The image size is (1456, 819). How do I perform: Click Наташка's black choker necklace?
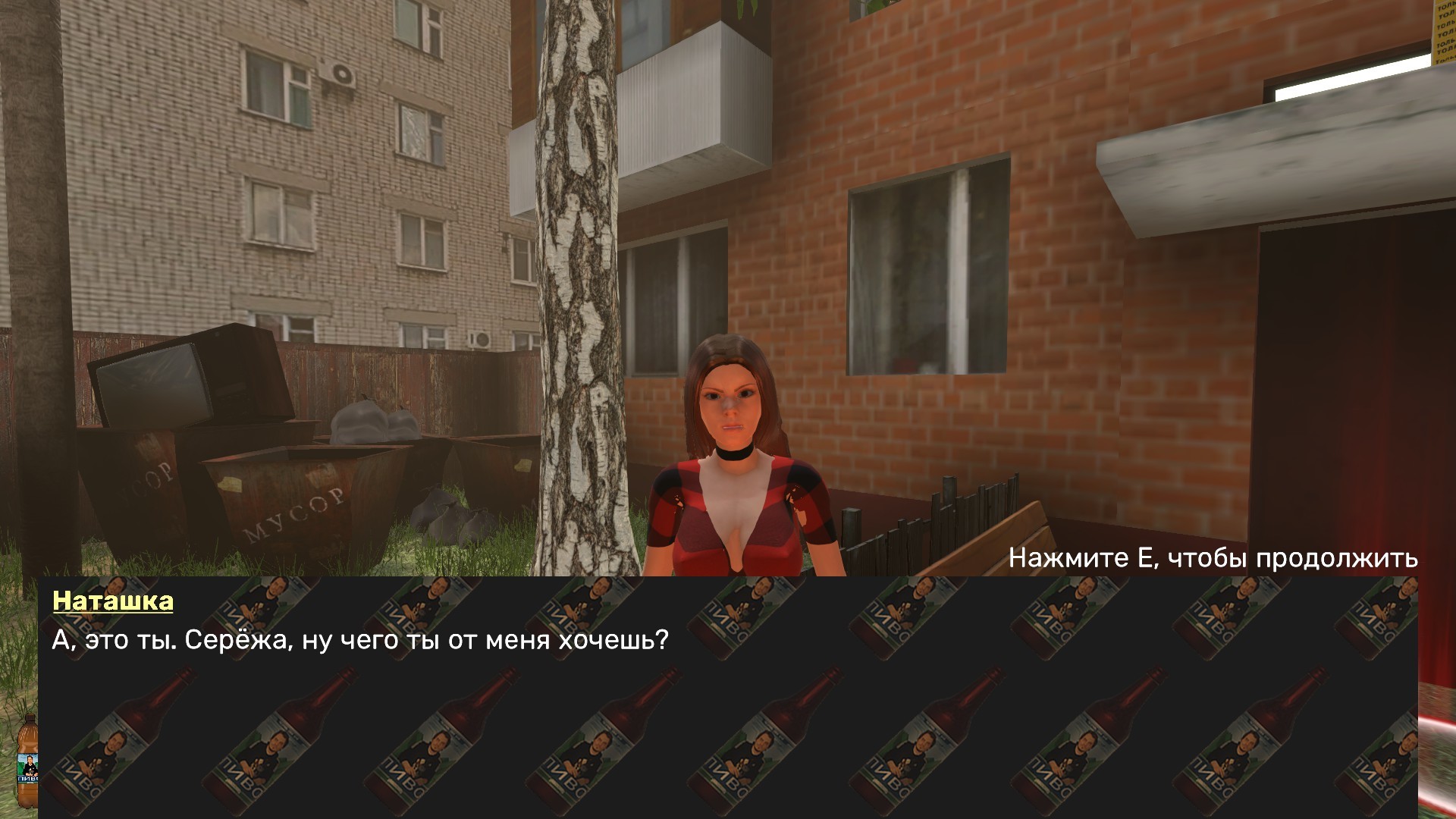[x=734, y=455]
